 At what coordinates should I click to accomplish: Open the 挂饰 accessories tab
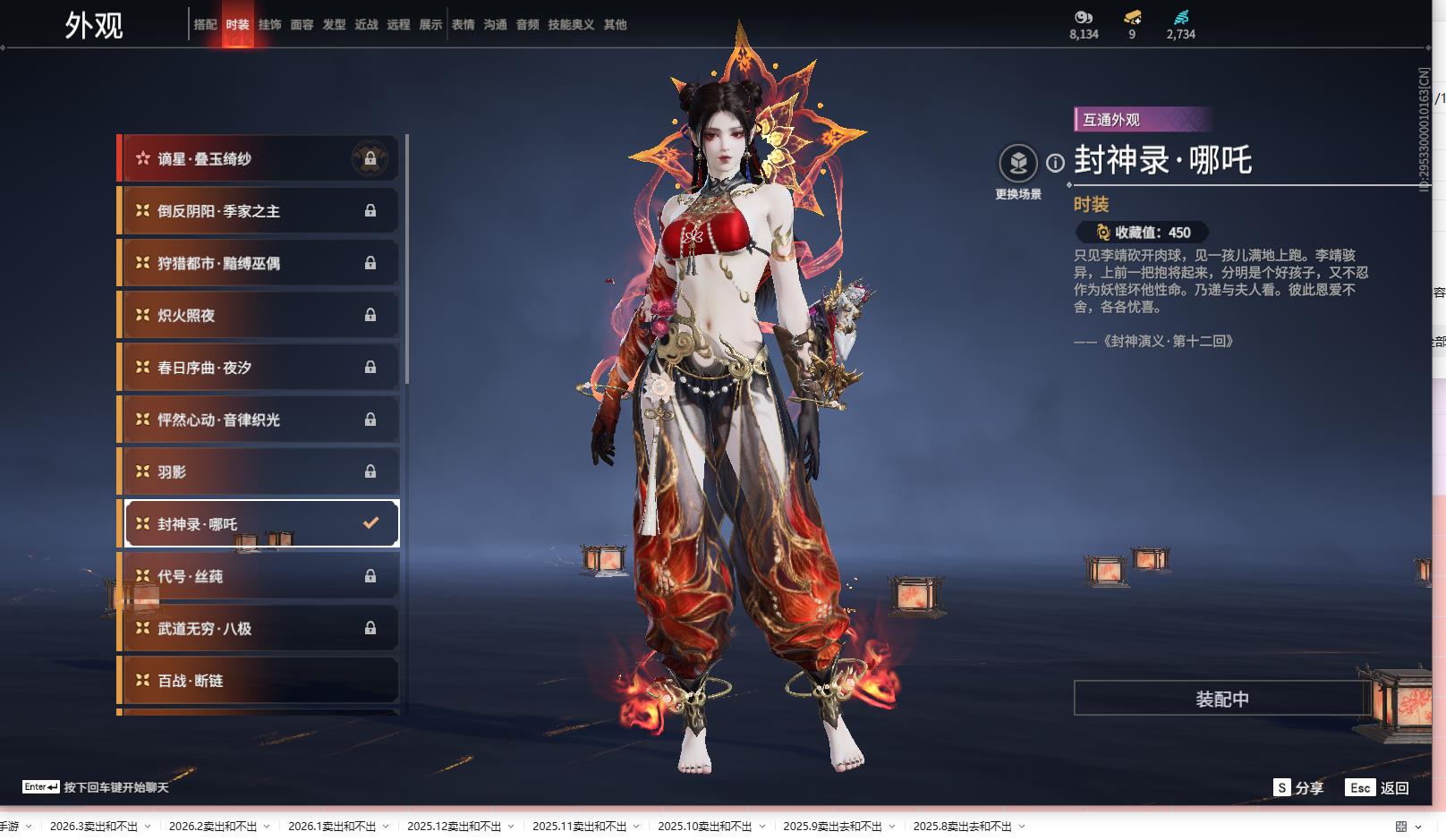269,25
